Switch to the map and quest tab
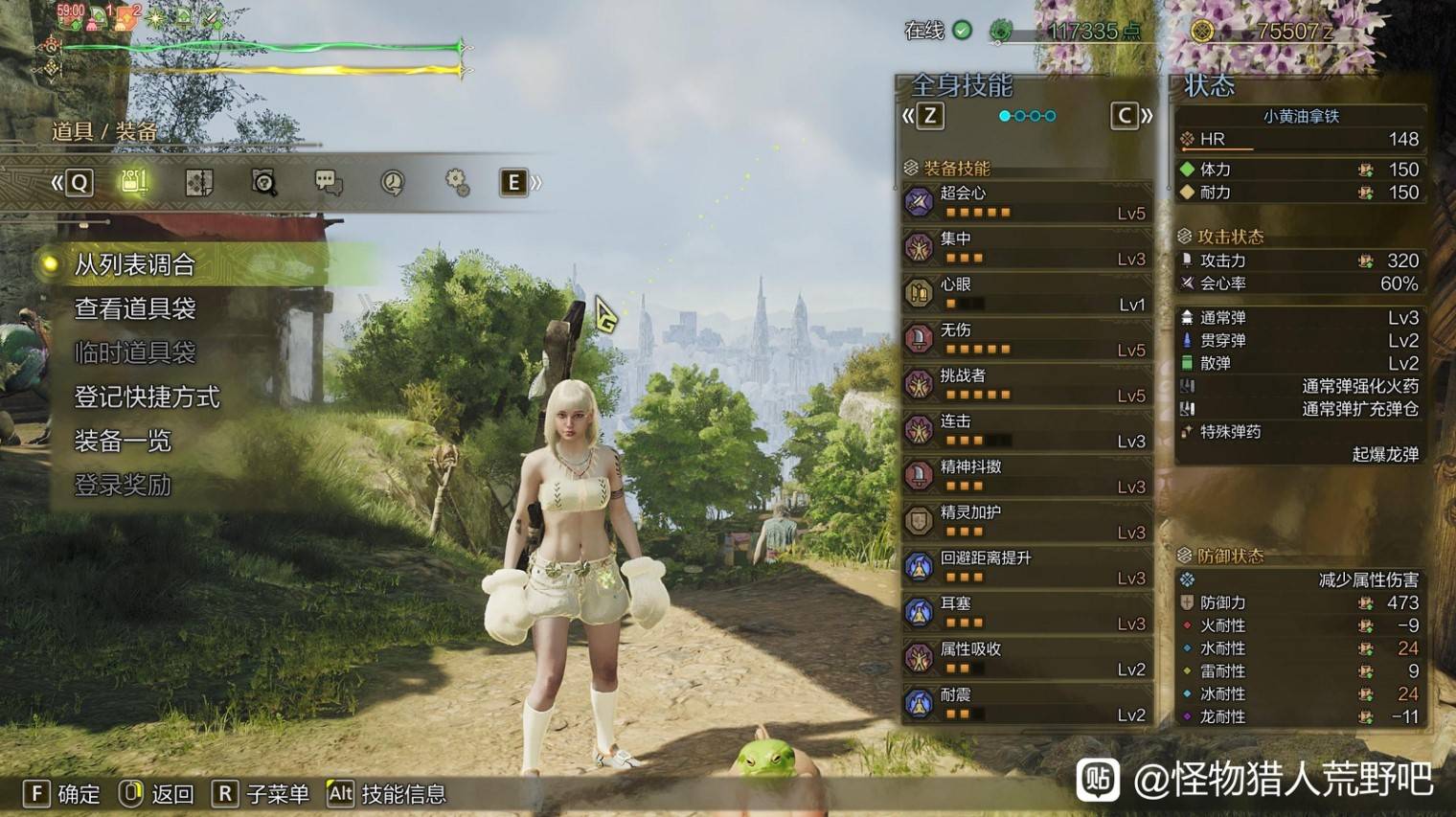Viewport: 1456px width, 817px height. pos(198,182)
